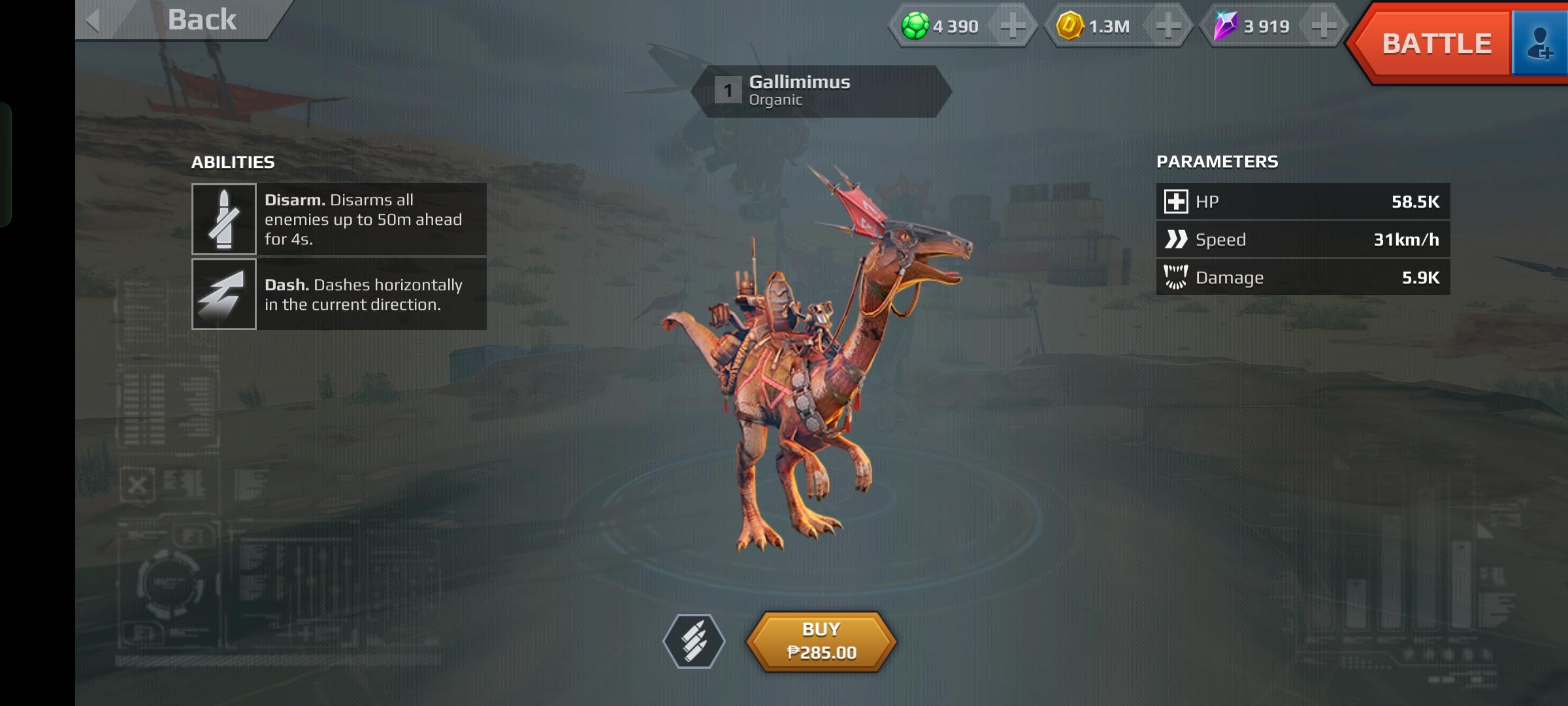1568x706 pixels.
Task: Start a match with the BATTLE button
Action: pyautogui.click(x=1435, y=44)
